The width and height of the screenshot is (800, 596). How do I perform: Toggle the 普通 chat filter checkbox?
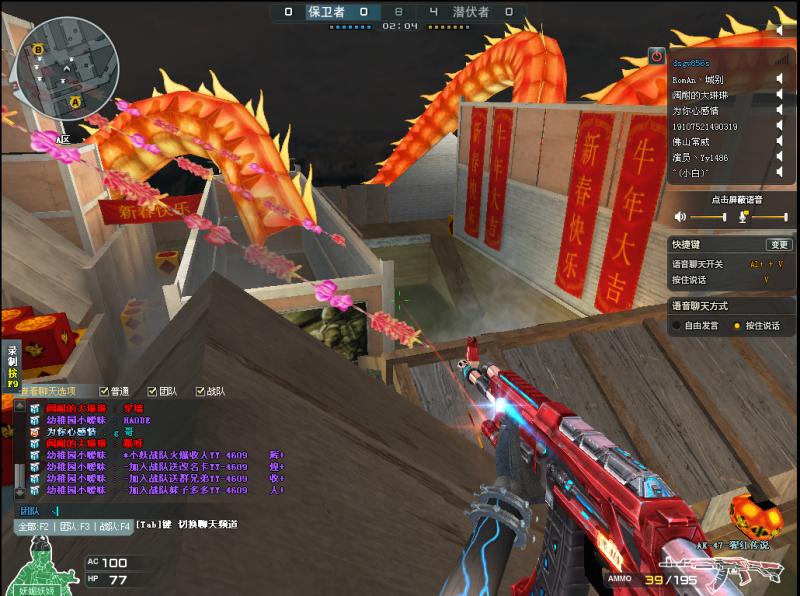[105, 391]
